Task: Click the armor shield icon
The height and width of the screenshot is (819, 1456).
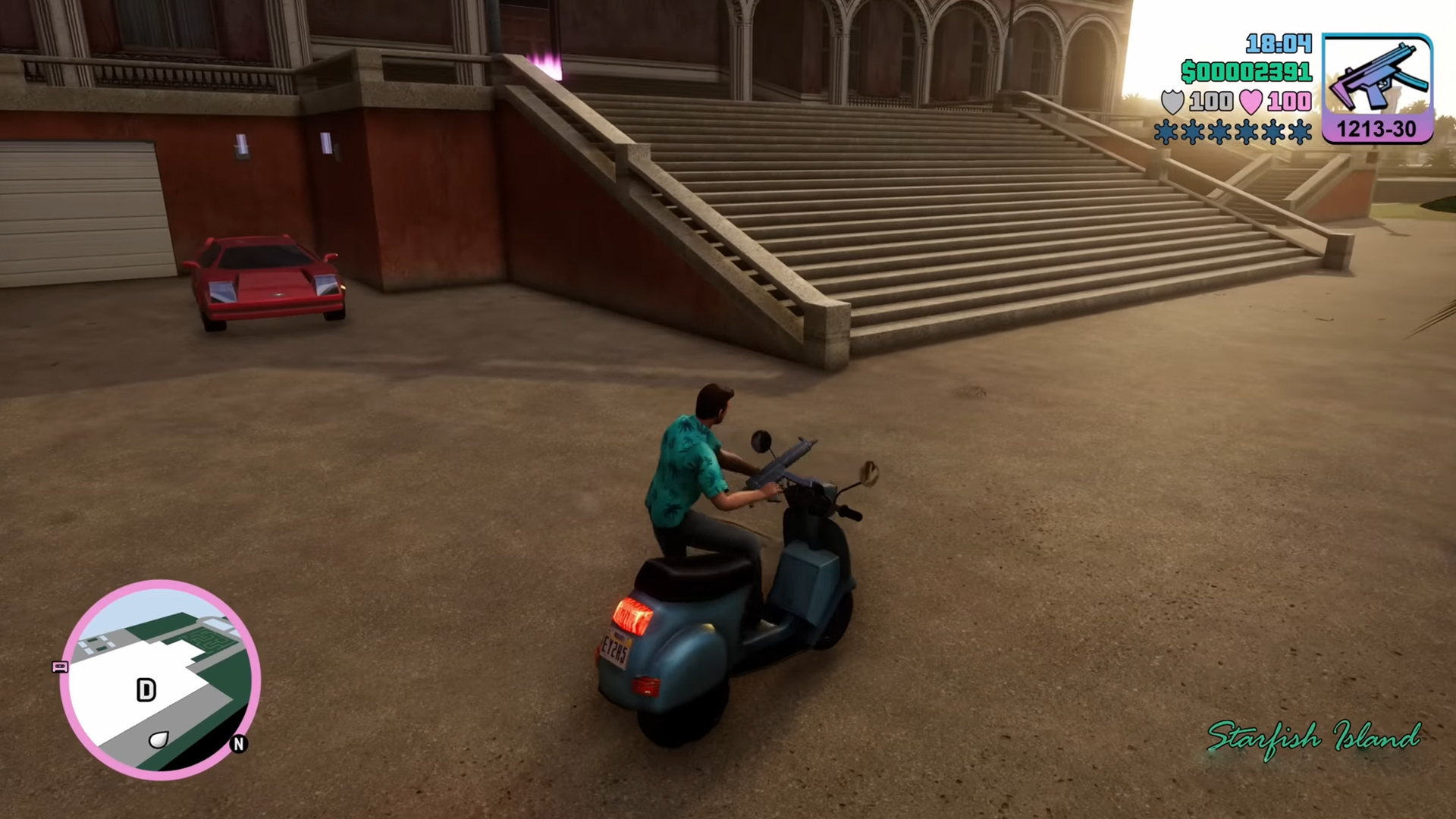Action: tap(1171, 102)
